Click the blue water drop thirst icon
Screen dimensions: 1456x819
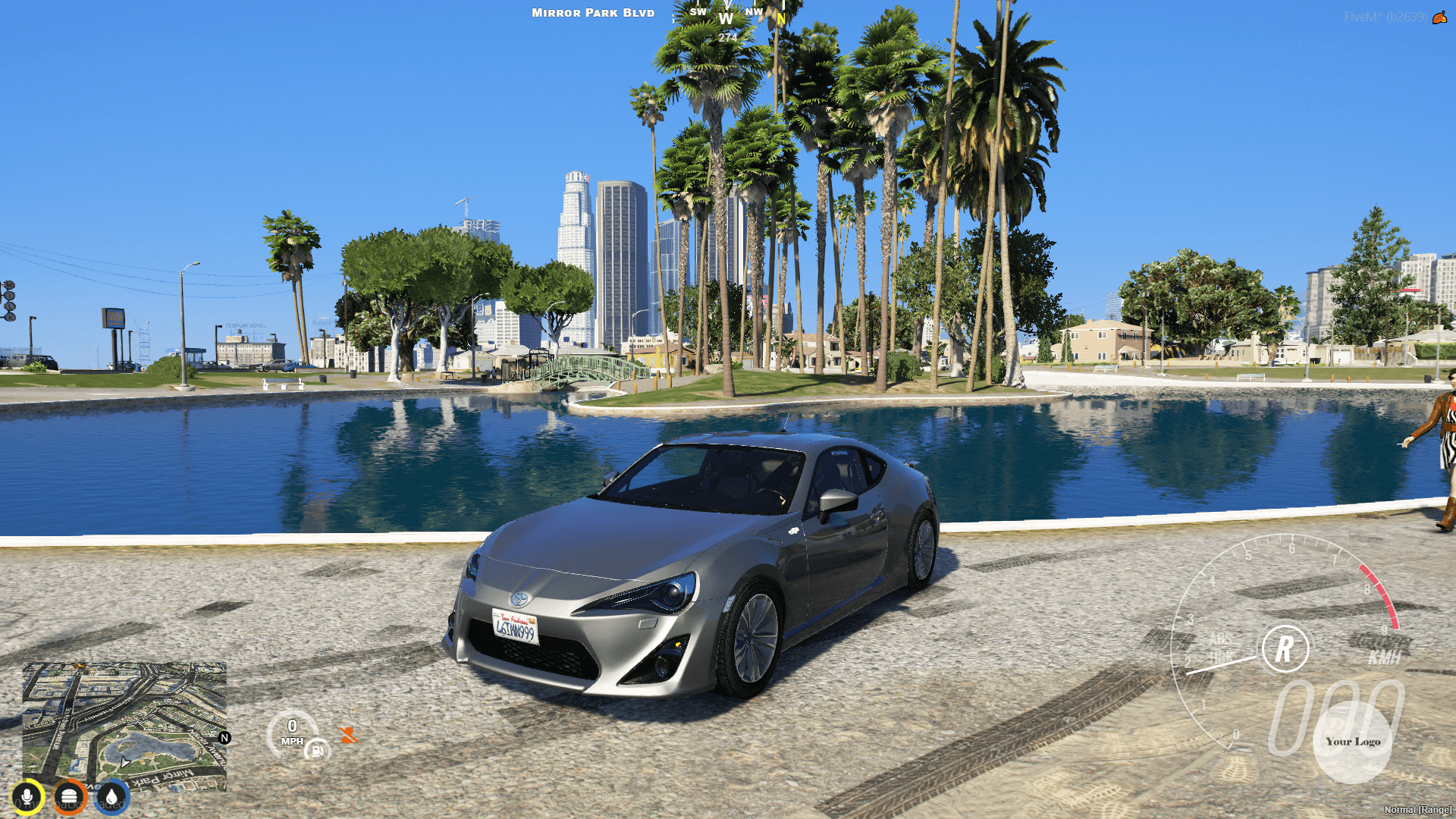click(x=112, y=797)
